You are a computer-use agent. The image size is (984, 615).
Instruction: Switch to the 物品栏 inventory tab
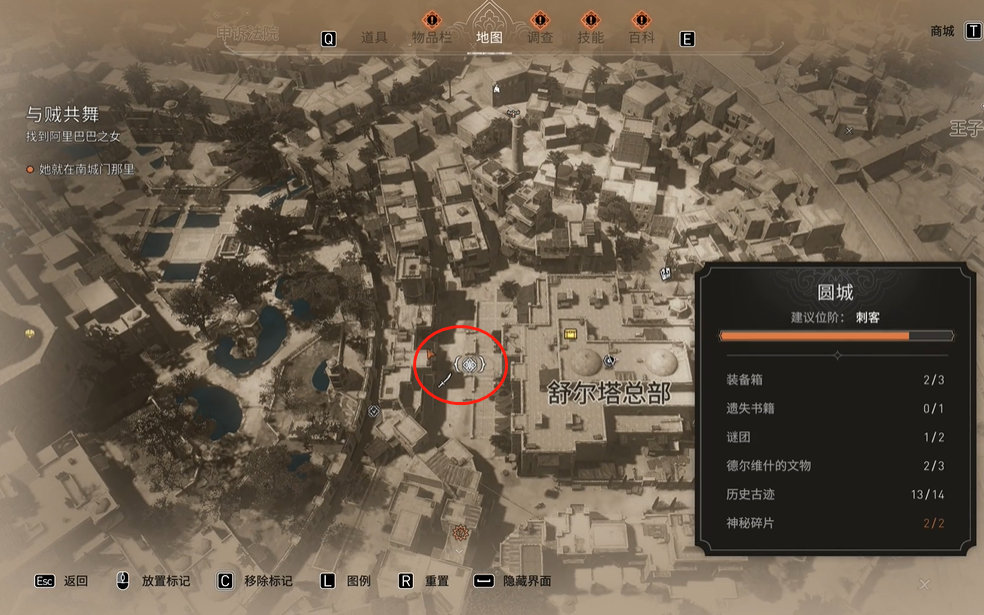point(432,38)
